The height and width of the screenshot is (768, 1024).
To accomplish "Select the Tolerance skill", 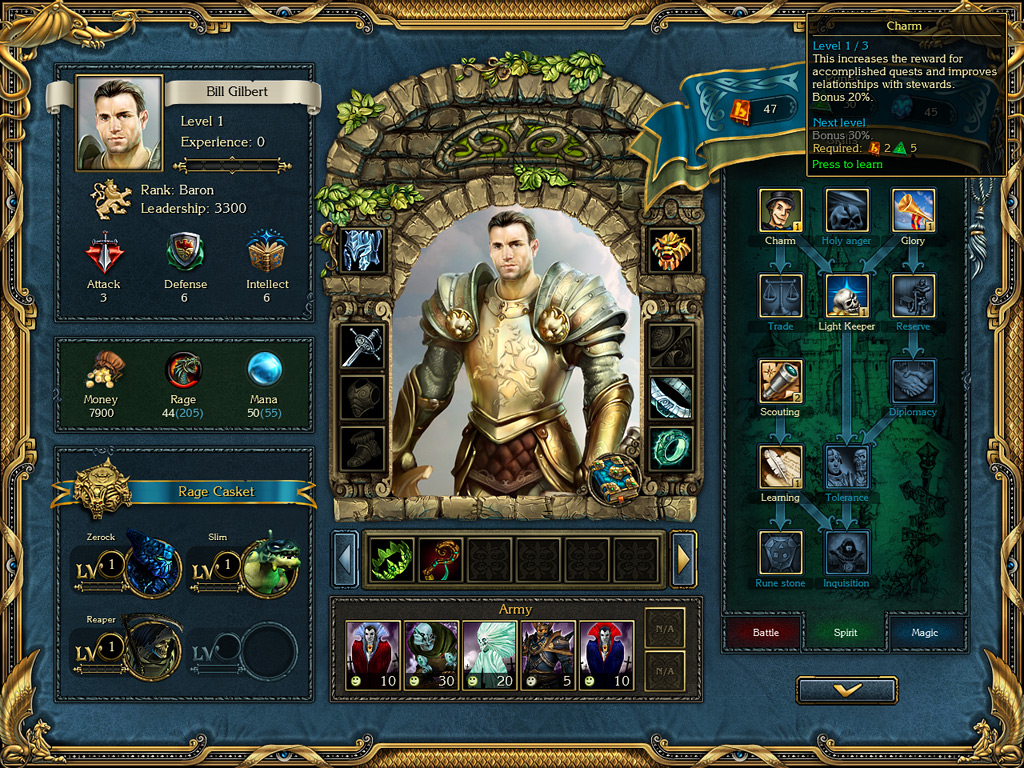I will pos(846,467).
